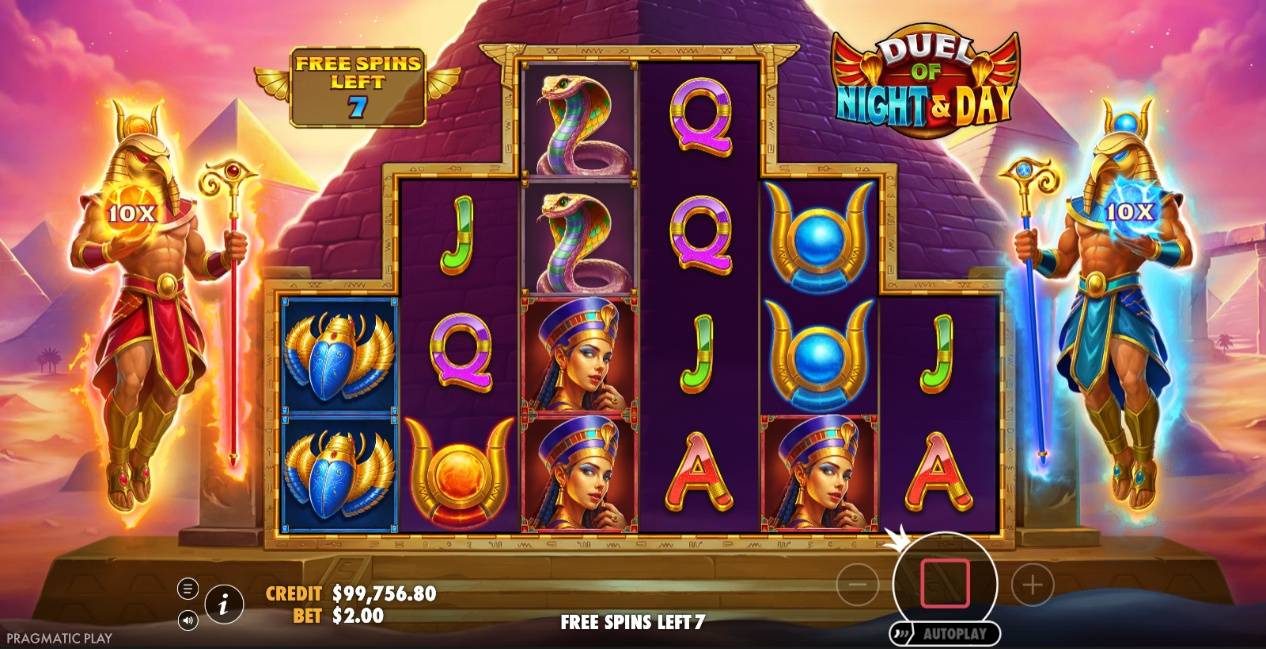Open the Autoplay settings
This screenshot has height=649, width=1266.
point(946,633)
